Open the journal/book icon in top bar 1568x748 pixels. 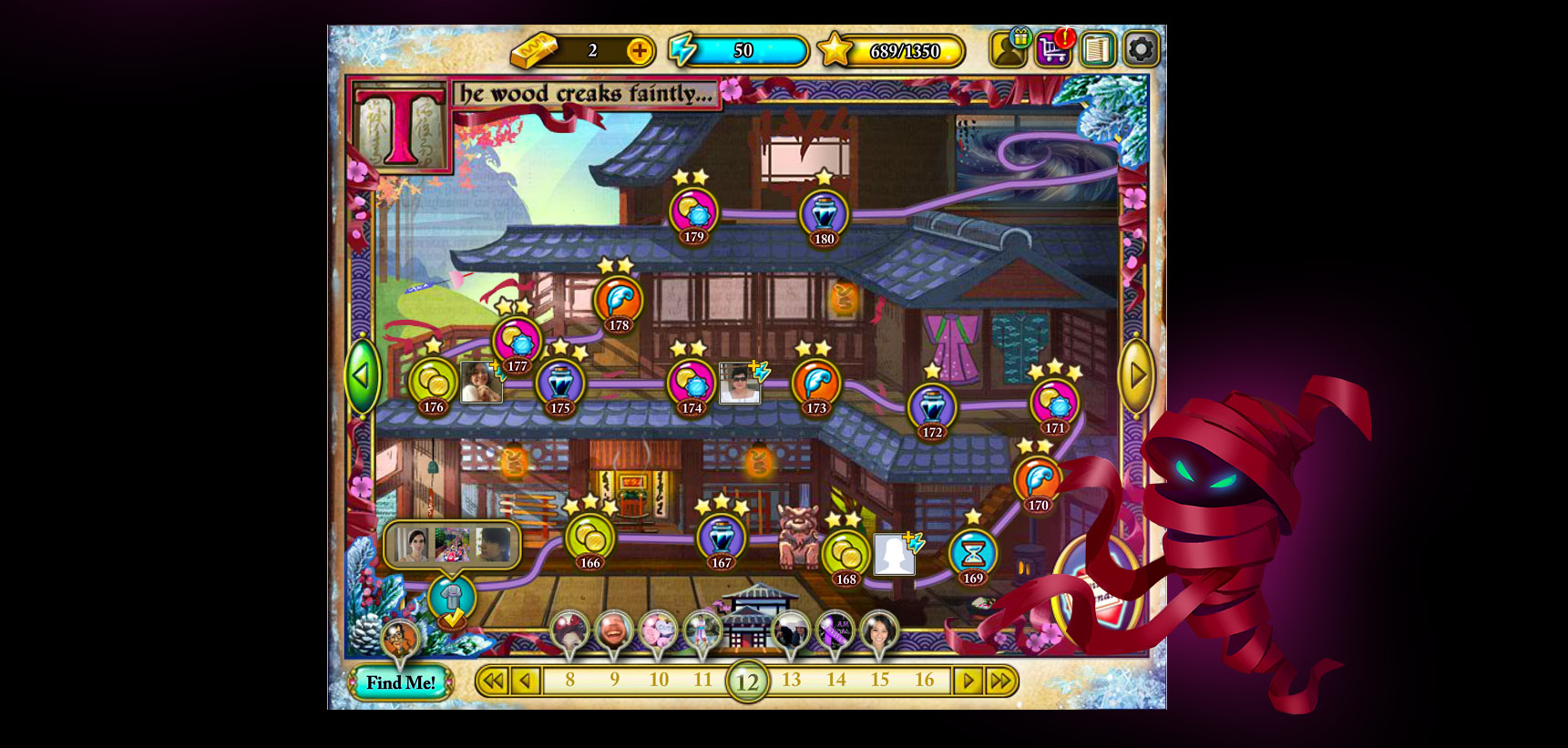click(x=1097, y=50)
